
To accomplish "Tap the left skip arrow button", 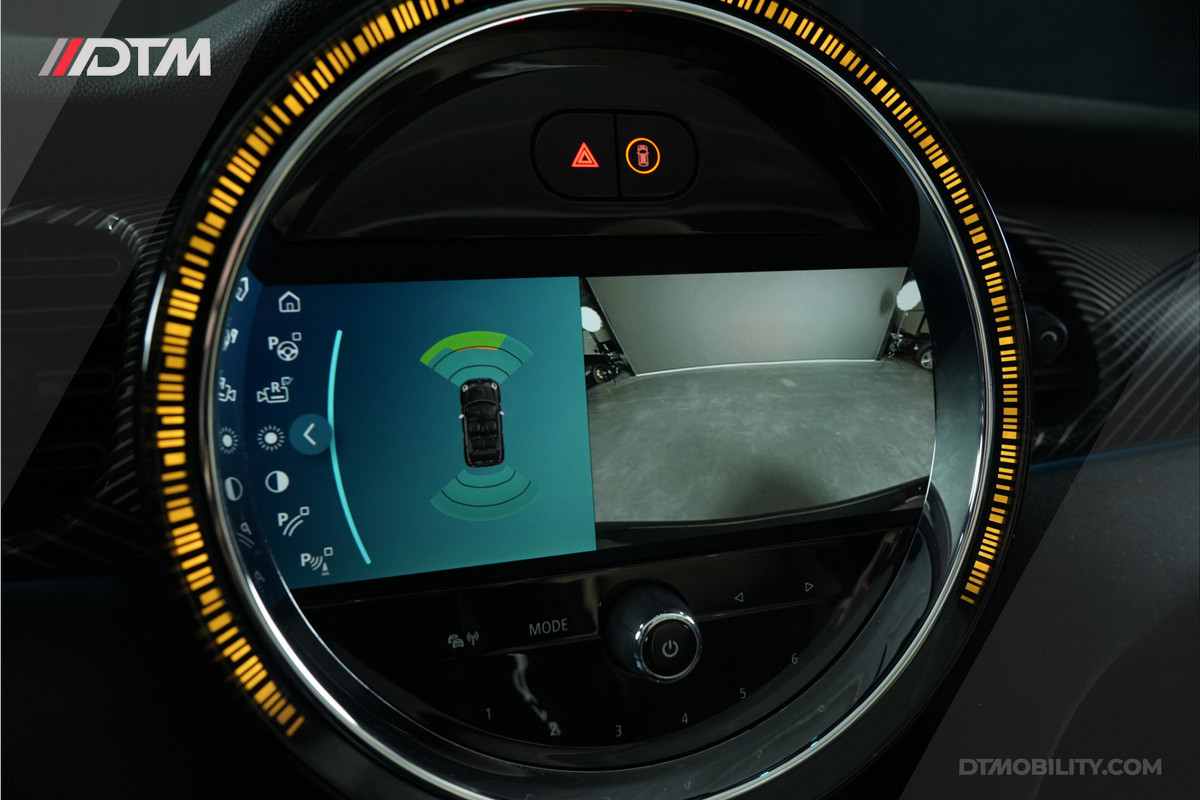I will (x=739, y=597).
